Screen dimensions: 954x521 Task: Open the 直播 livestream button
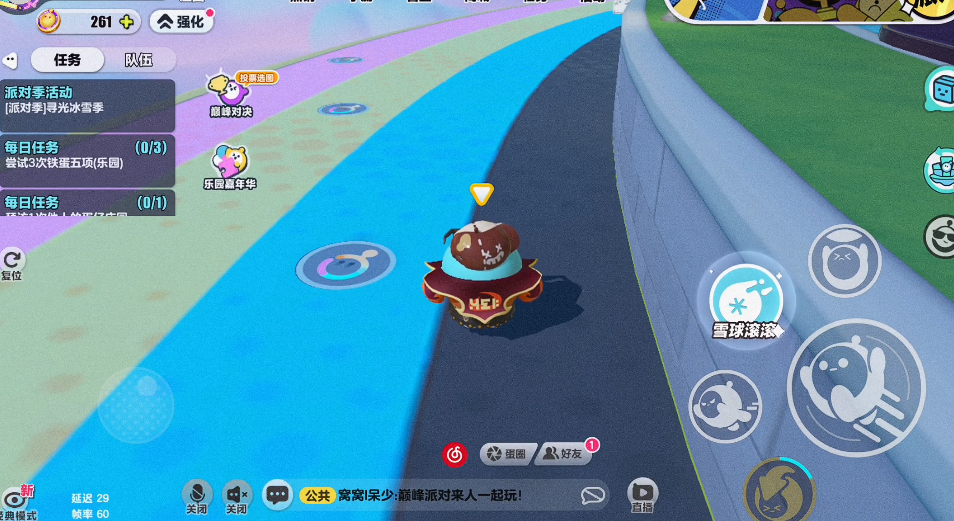[642, 493]
